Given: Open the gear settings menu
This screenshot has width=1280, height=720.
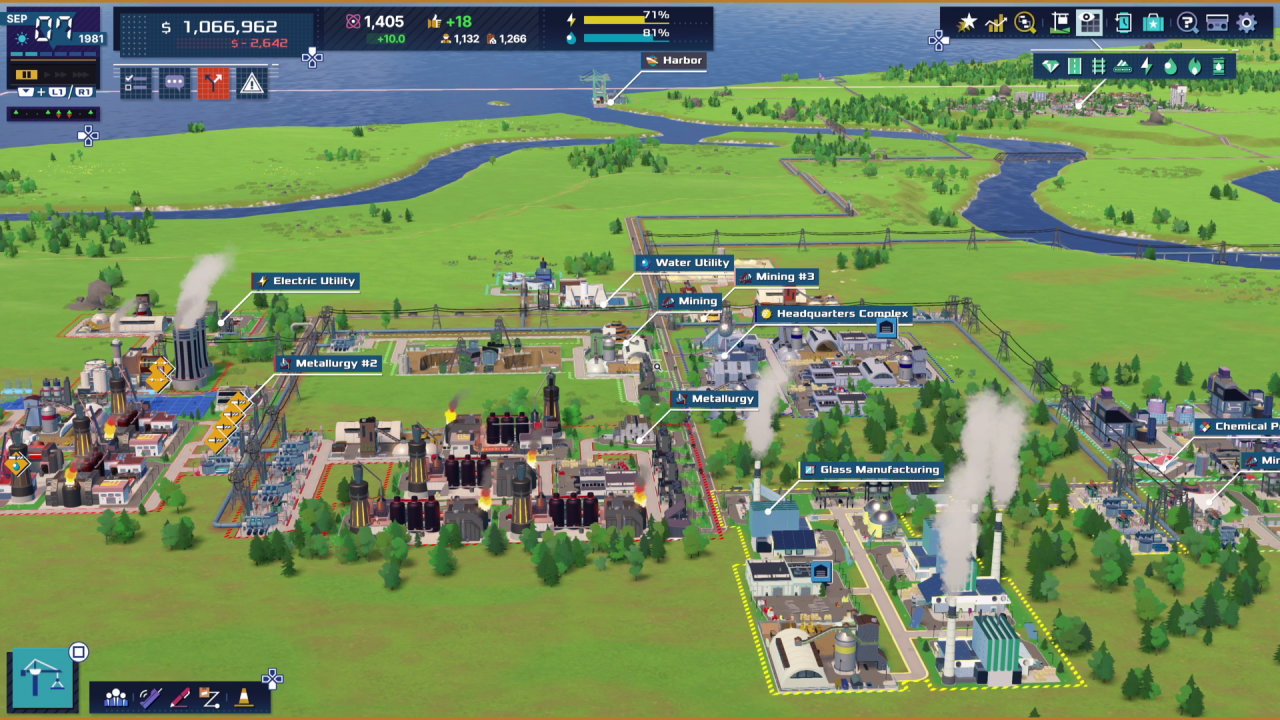Looking at the screenshot, I should 1247,23.
